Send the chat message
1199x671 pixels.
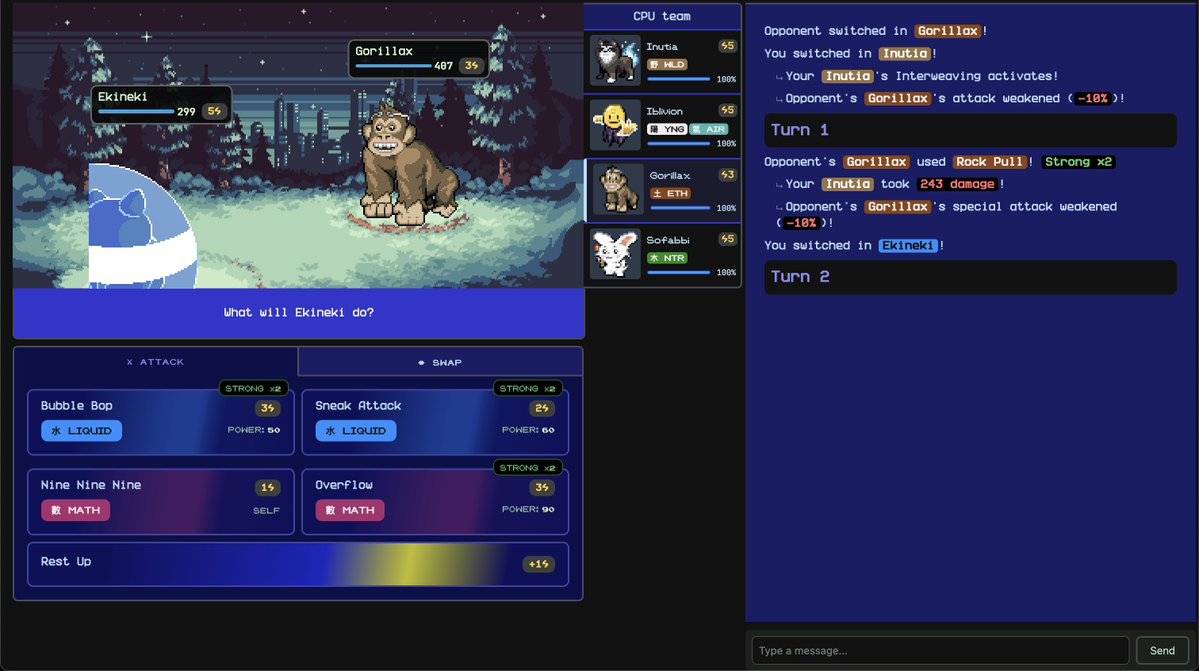tap(1162, 651)
